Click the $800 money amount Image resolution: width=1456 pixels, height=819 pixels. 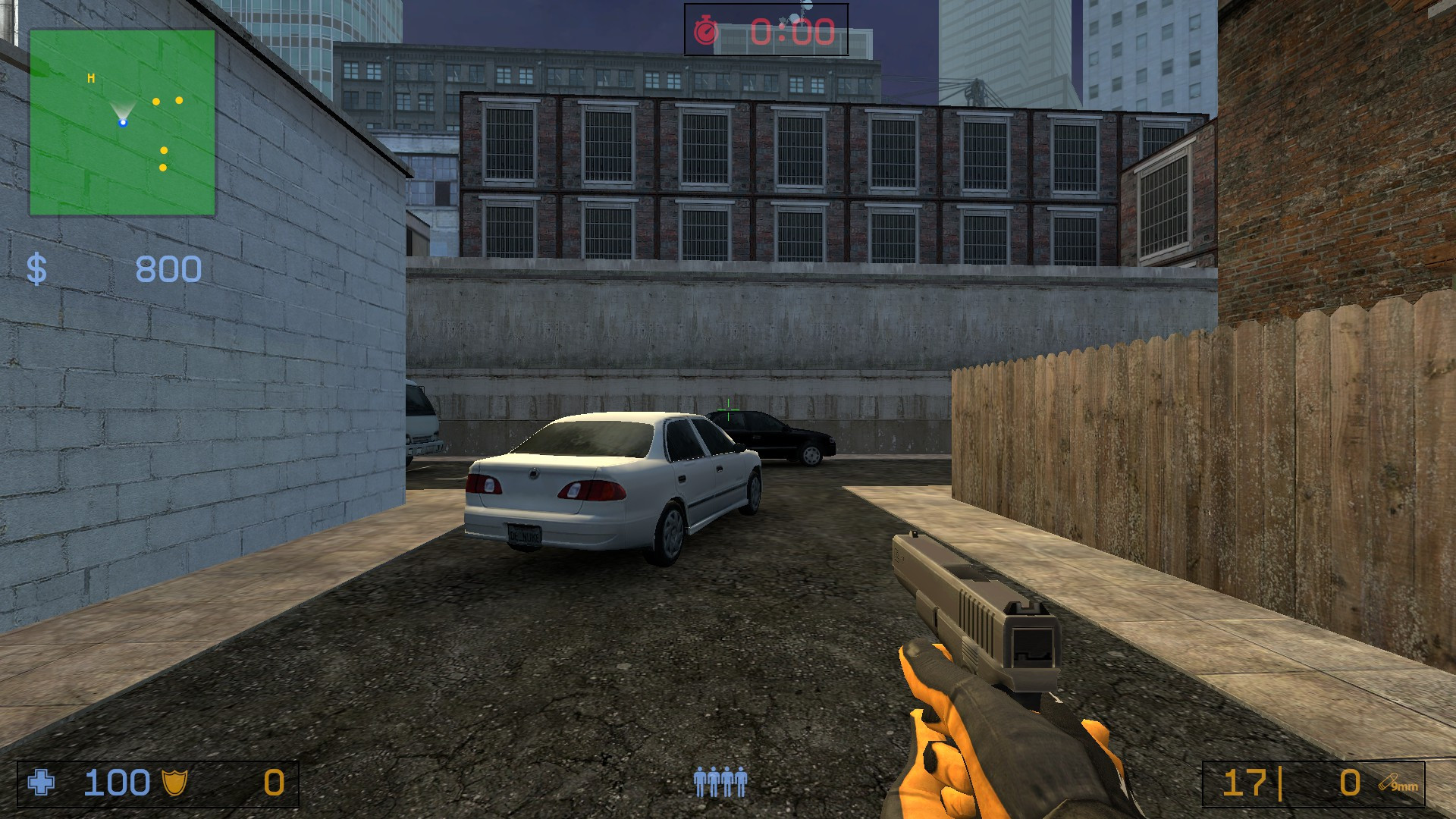pyautogui.click(x=167, y=269)
